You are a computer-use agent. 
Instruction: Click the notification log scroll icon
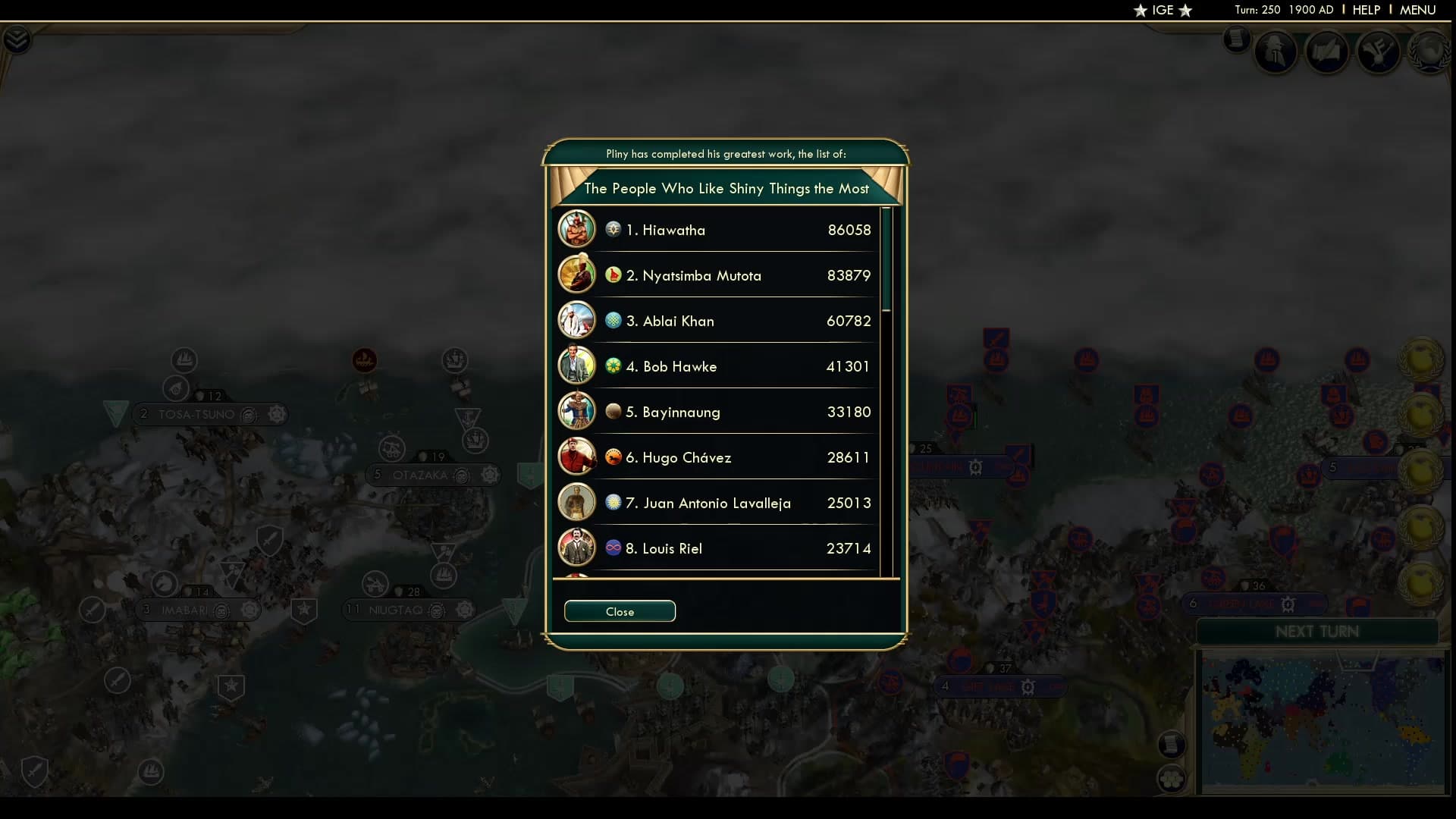coord(1237,40)
